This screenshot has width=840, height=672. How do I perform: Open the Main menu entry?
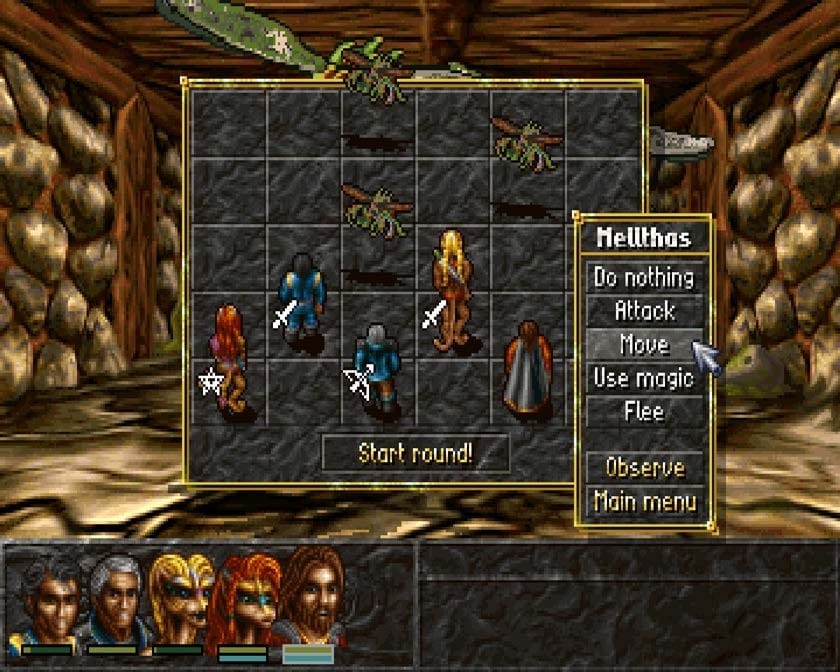pos(644,501)
